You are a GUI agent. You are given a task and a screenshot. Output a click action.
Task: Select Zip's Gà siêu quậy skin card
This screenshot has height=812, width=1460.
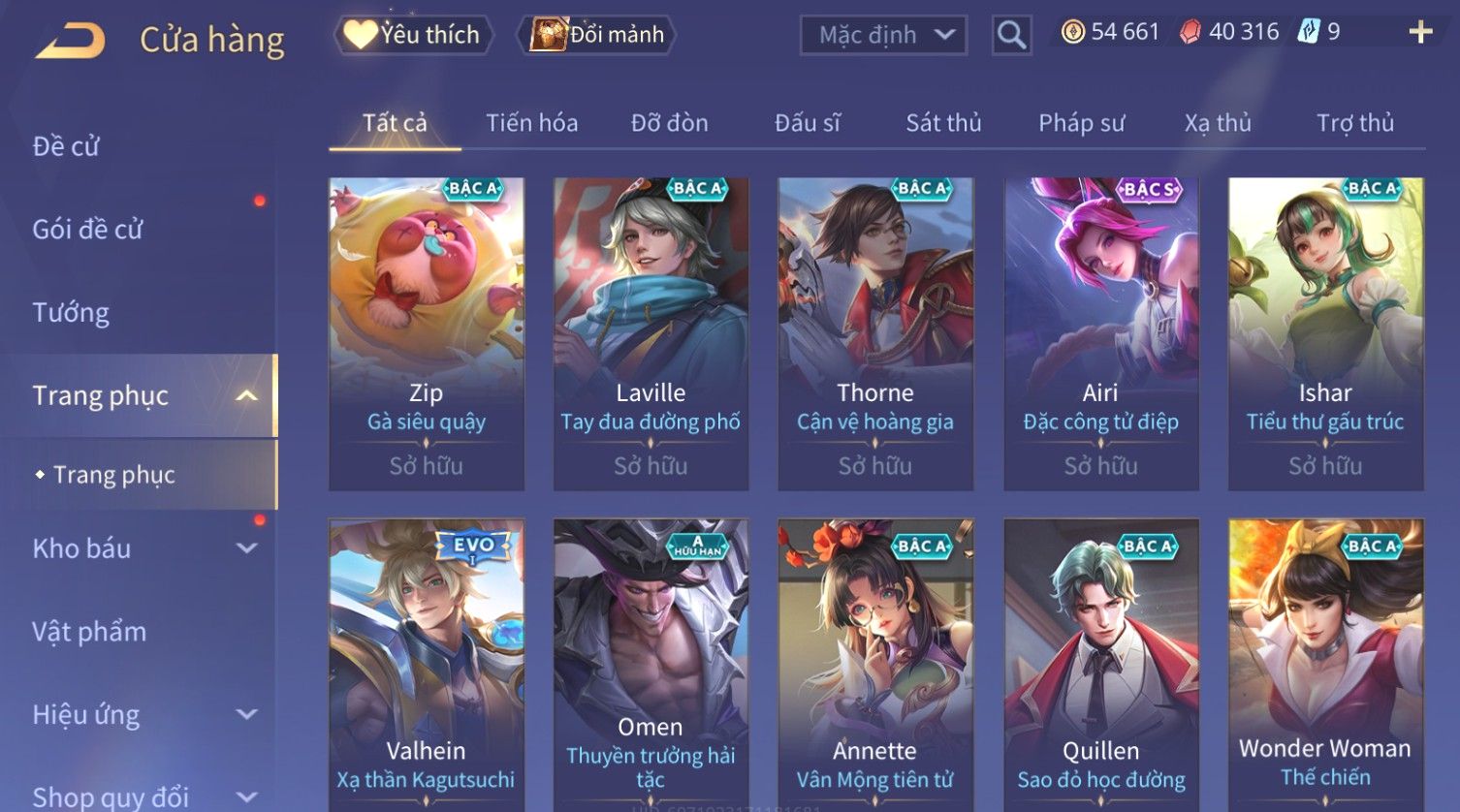(427, 332)
